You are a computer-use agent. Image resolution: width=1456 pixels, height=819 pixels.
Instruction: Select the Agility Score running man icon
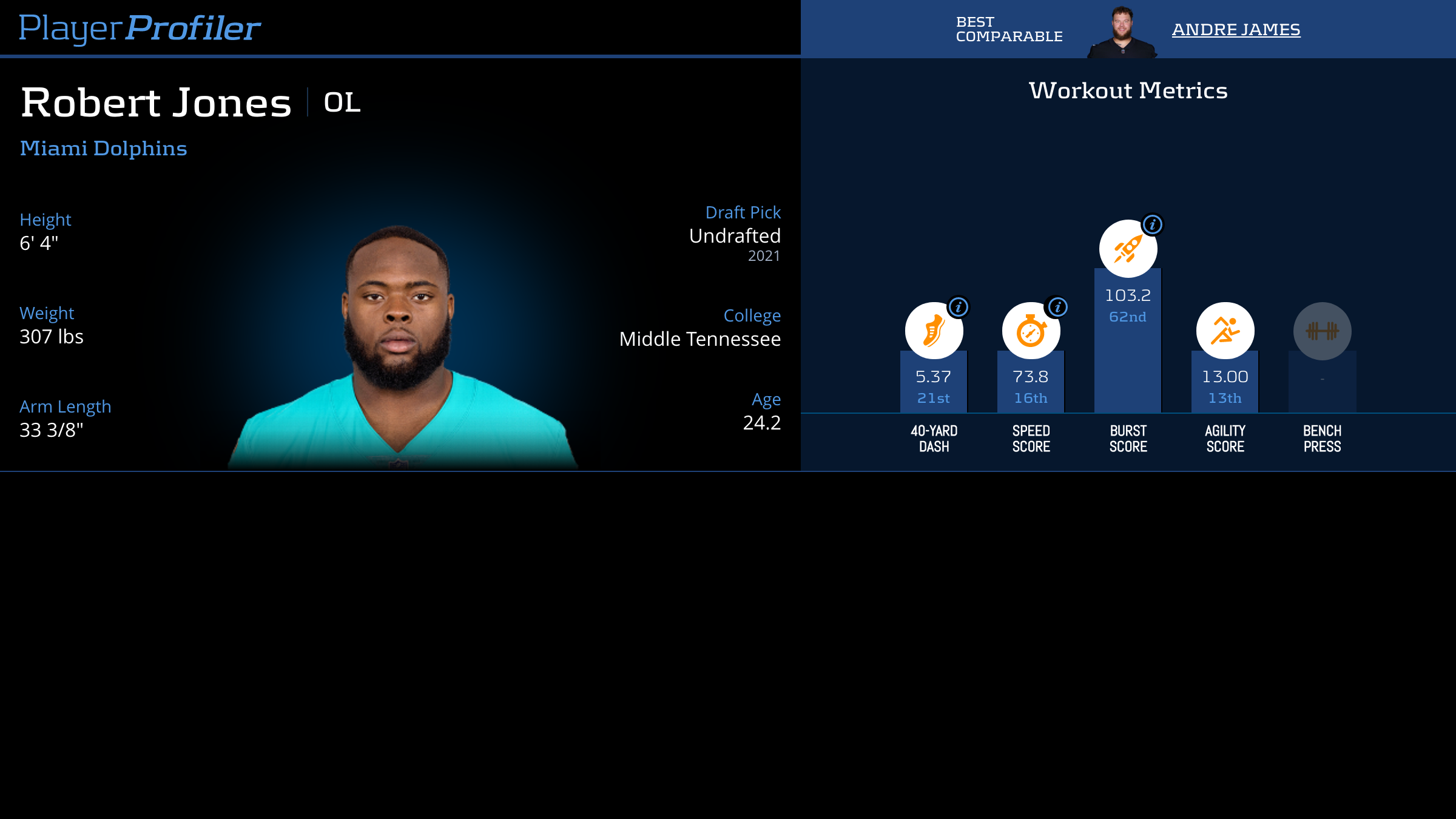tap(1225, 331)
